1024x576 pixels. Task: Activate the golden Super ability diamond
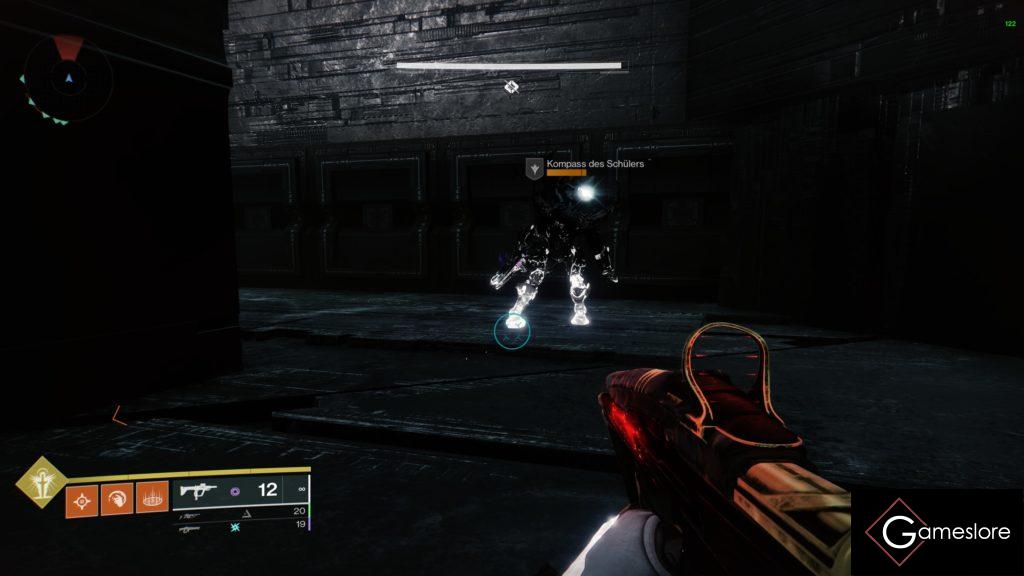point(42,482)
